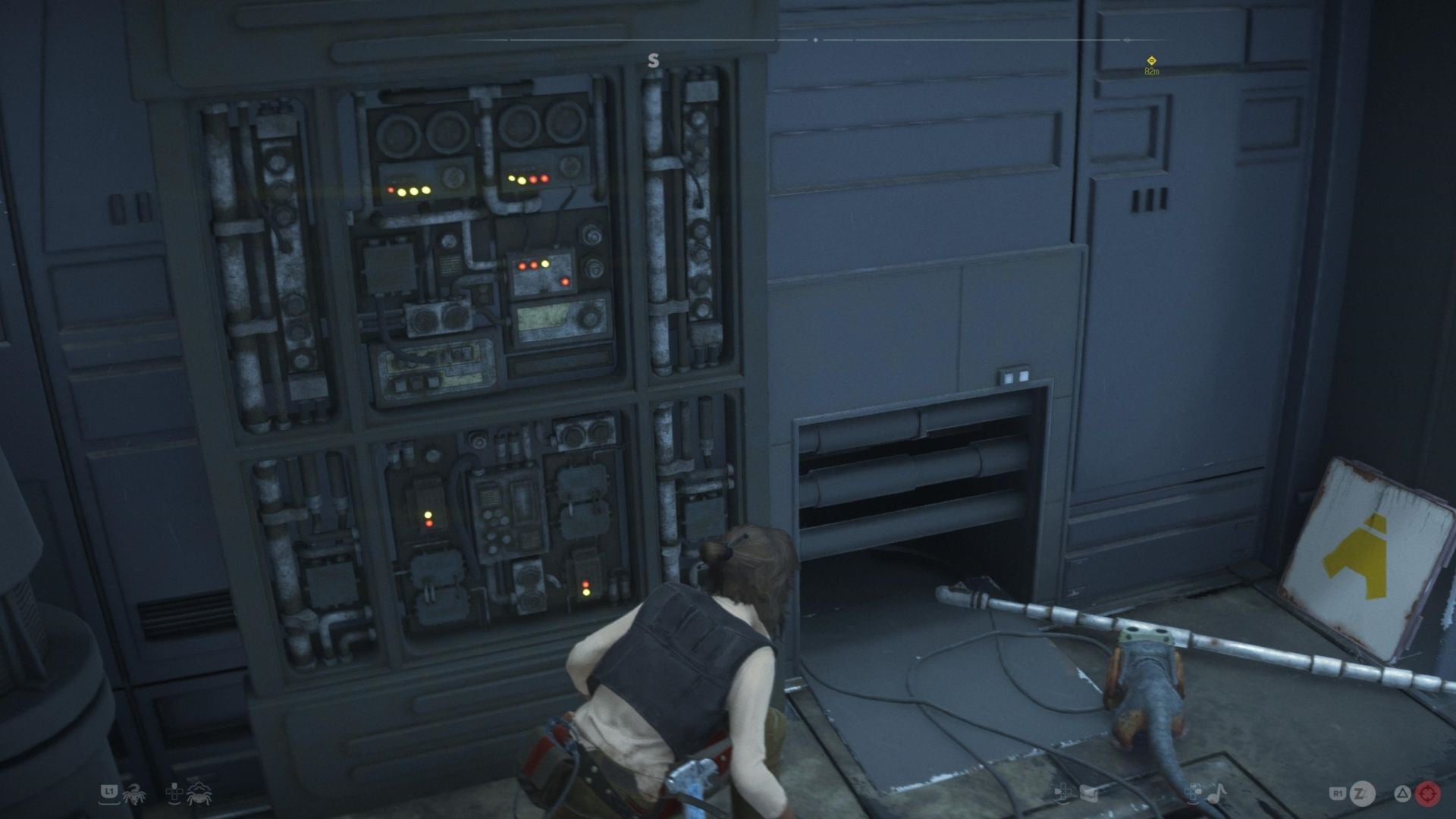1456x819 pixels.
Task: Open the satchel icon next to the D-pad prompt
Action: [x=1088, y=792]
